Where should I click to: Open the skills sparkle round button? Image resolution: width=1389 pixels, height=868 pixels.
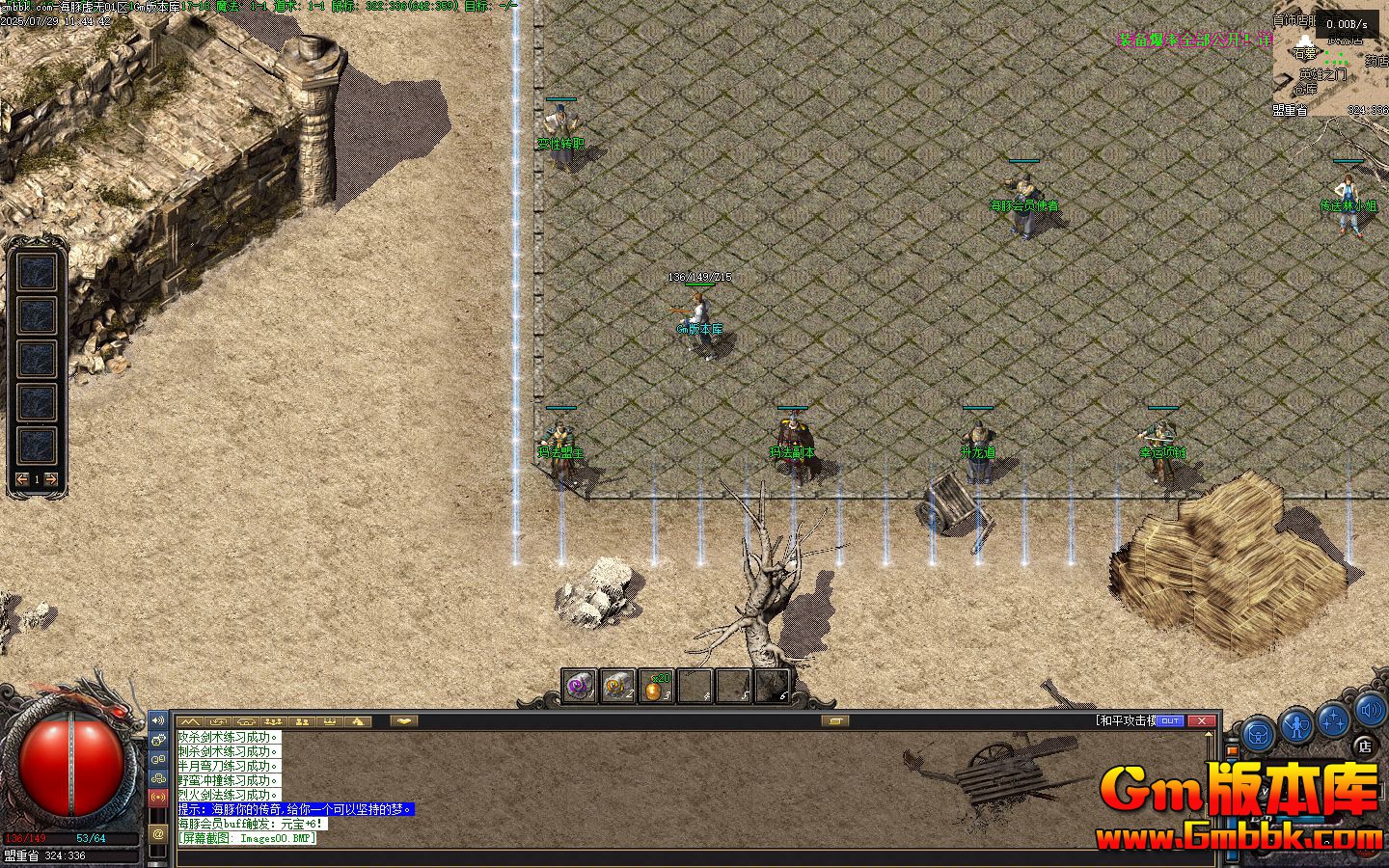click(x=1334, y=719)
